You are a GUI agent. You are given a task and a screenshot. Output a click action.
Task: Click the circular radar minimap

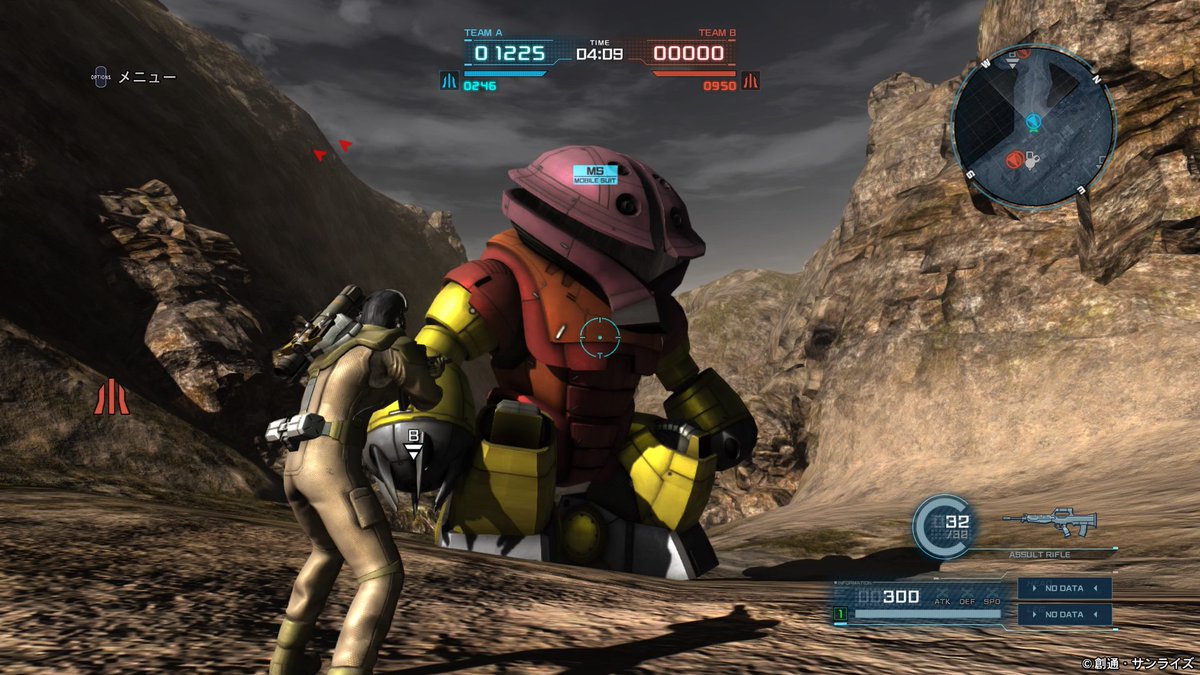click(1032, 126)
